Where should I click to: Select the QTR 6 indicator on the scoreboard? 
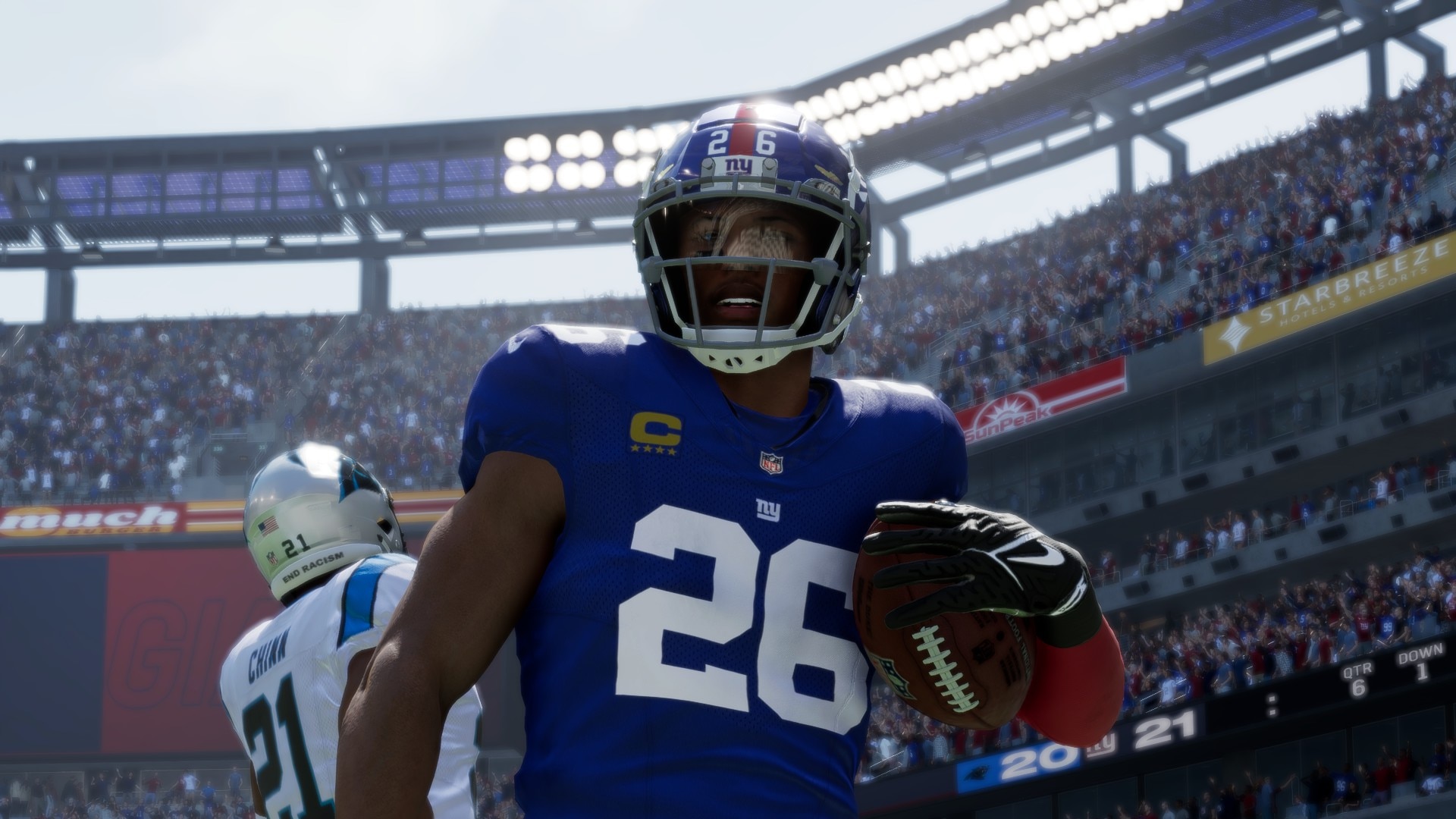(1360, 681)
